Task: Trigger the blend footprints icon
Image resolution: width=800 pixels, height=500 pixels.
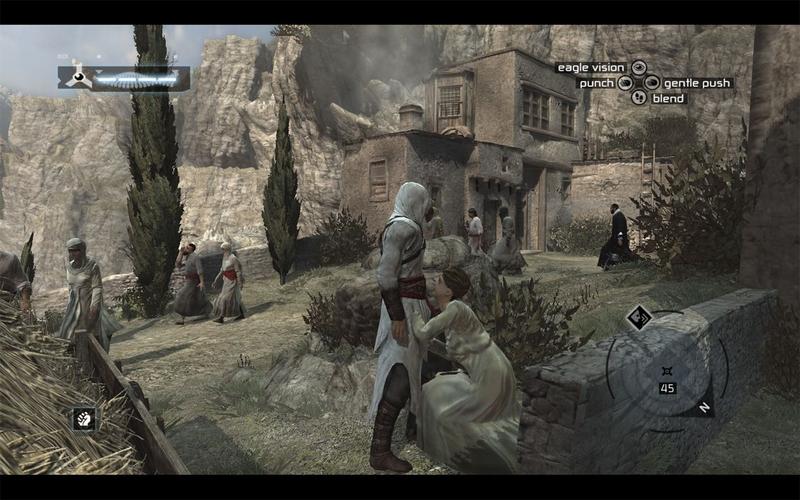Action: (x=639, y=98)
